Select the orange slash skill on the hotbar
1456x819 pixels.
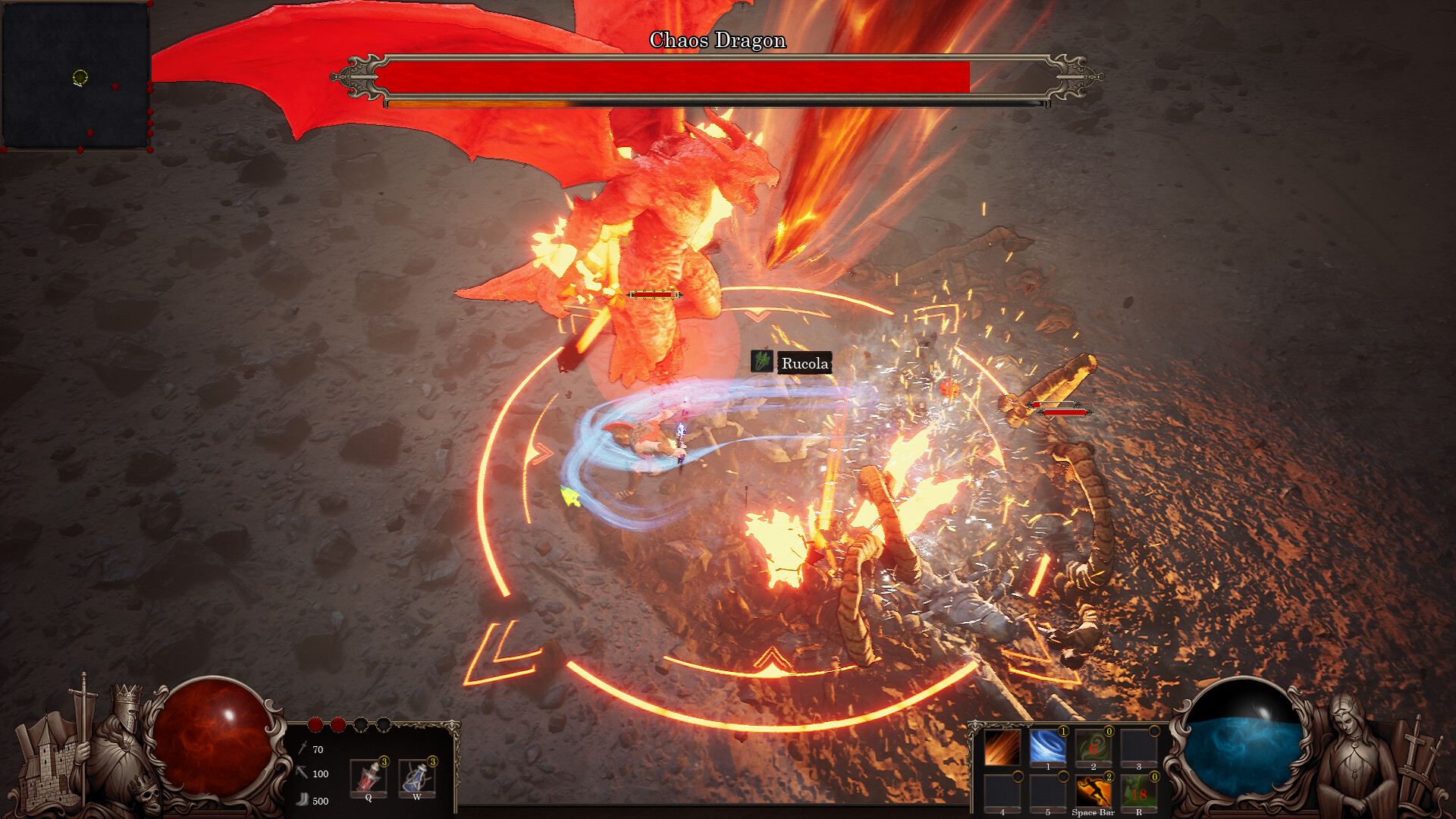point(1003,747)
